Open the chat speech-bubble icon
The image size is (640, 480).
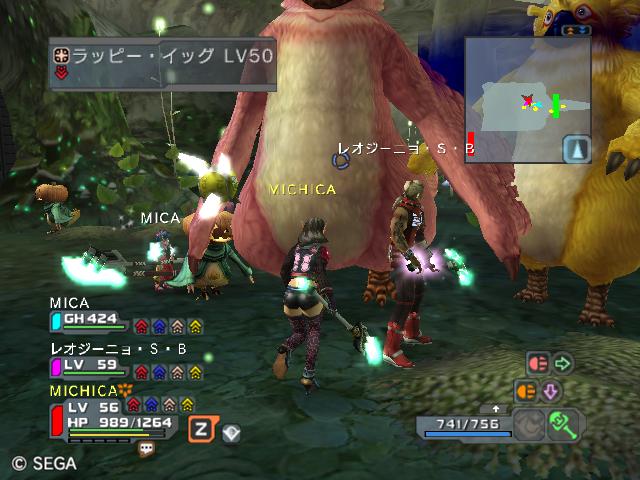click(x=146, y=449)
